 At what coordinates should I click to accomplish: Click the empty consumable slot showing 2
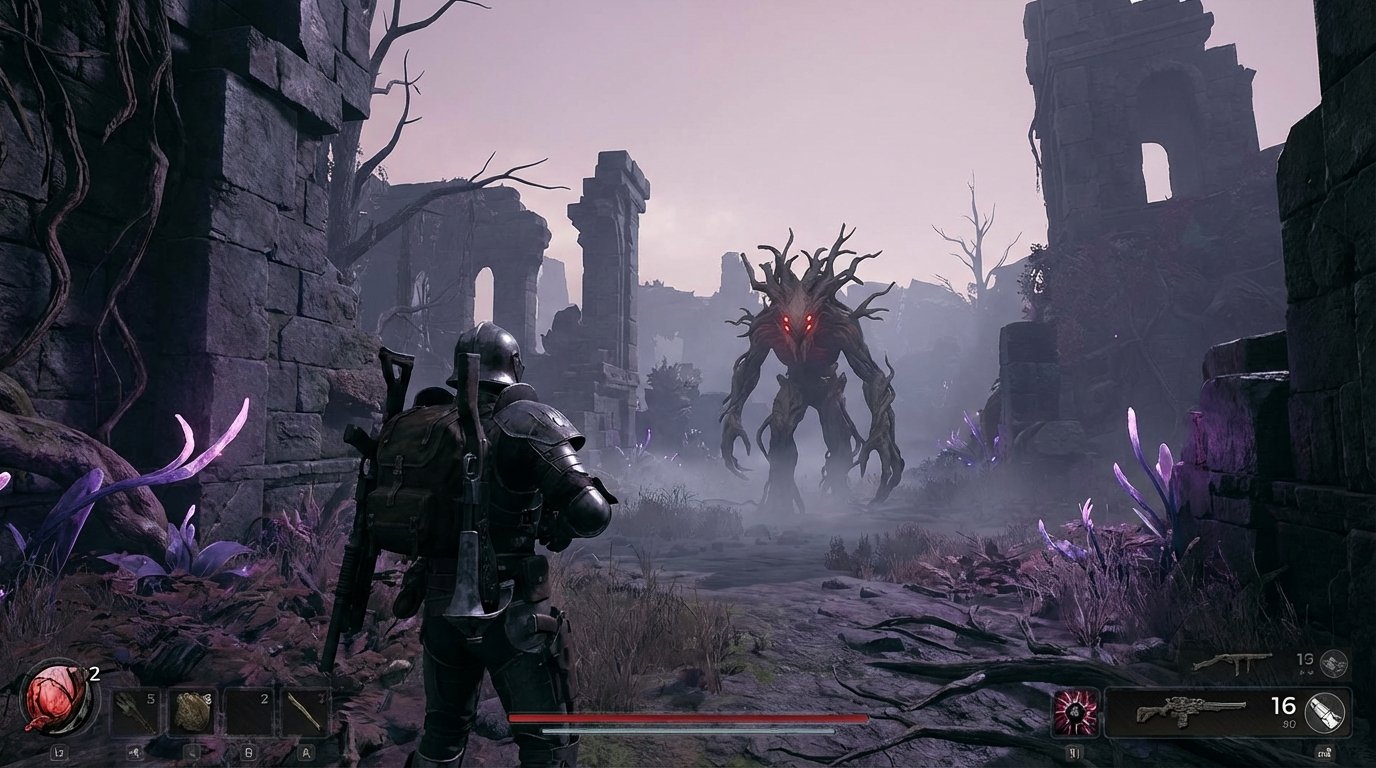249,710
